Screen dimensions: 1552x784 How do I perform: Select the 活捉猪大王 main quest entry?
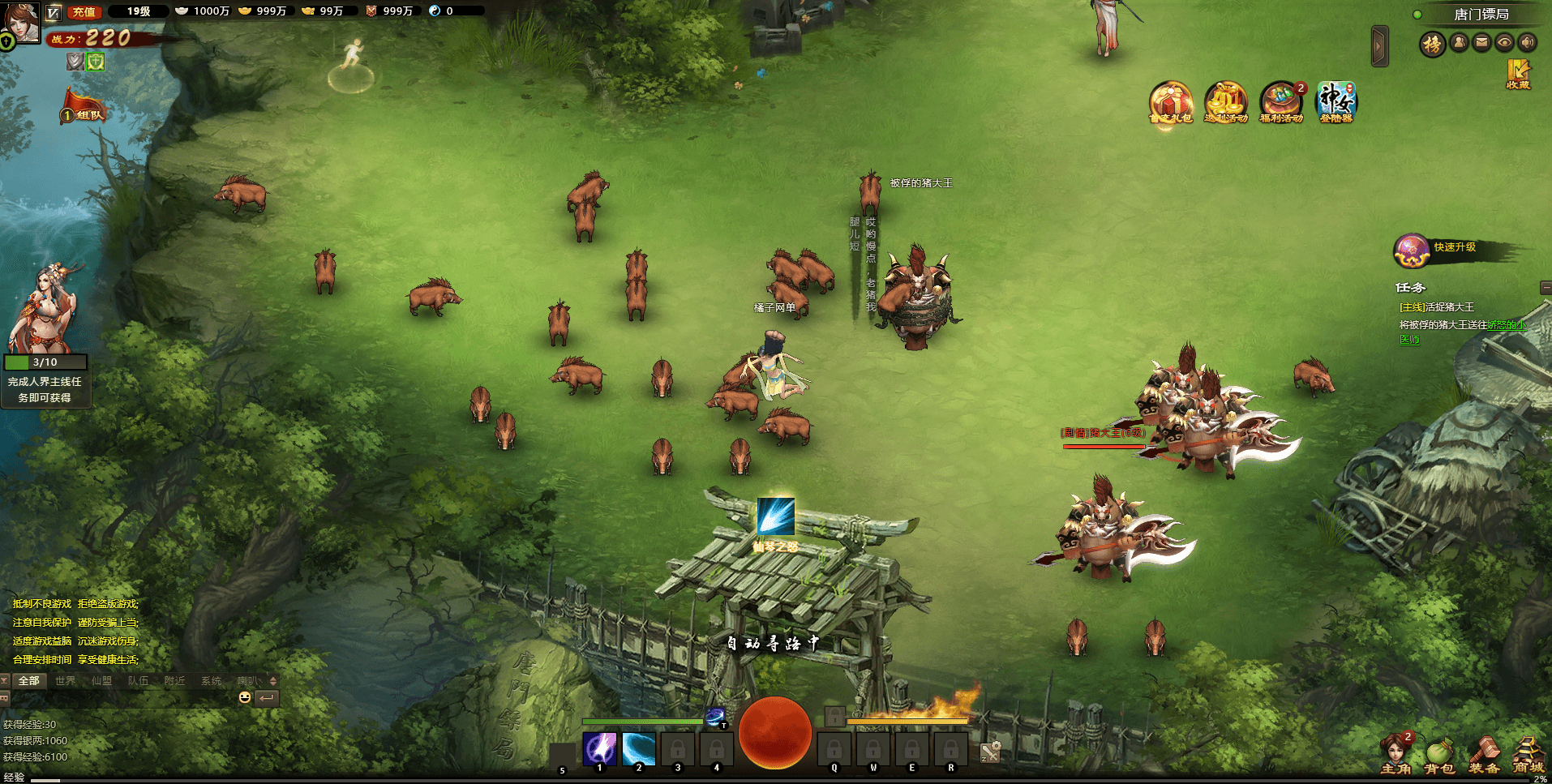pos(1437,307)
